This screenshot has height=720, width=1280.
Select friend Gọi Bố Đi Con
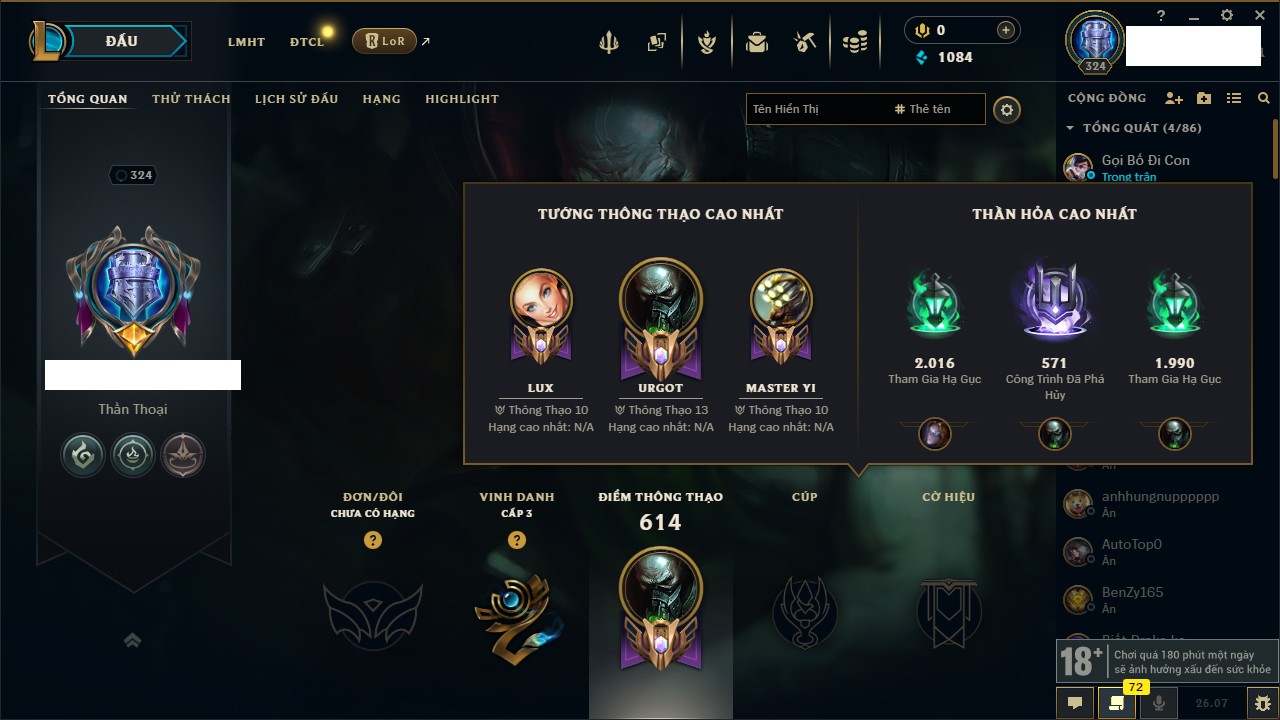click(x=1145, y=160)
